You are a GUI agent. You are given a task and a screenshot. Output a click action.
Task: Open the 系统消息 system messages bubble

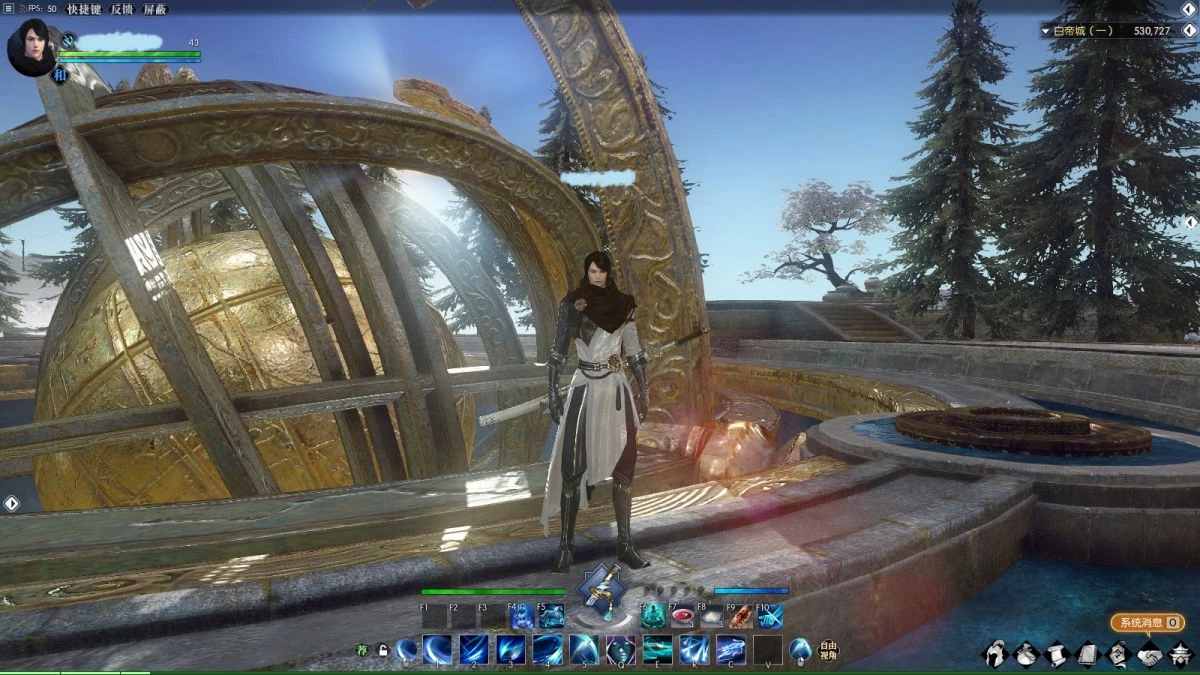click(x=1147, y=622)
